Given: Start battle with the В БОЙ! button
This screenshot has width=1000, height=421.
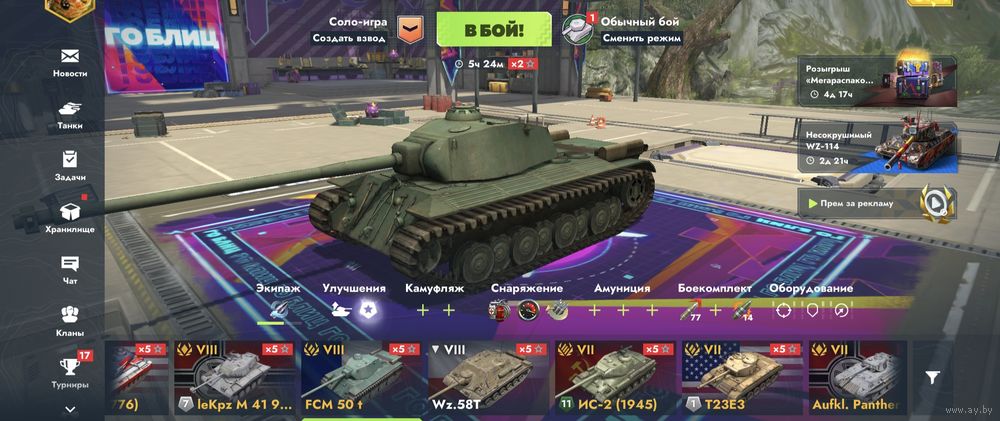Looking at the screenshot, I should click(494, 30).
